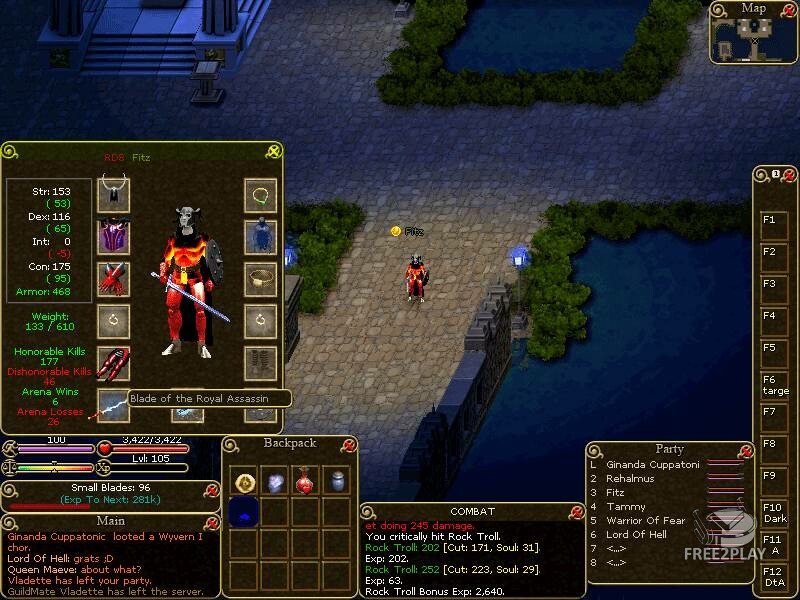
Task: Select the grey jar in Backpack
Action: click(x=337, y=481)
